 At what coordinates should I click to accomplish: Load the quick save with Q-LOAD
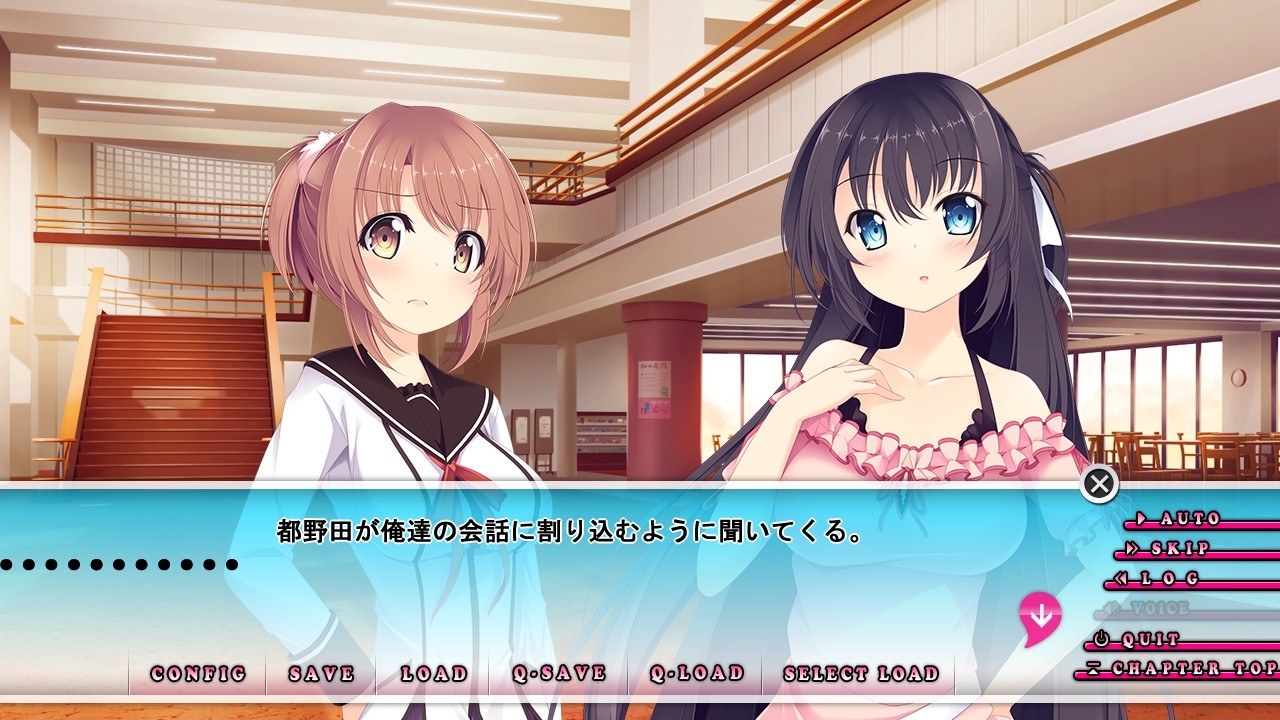pyautogui.click(x=696, y=674)
